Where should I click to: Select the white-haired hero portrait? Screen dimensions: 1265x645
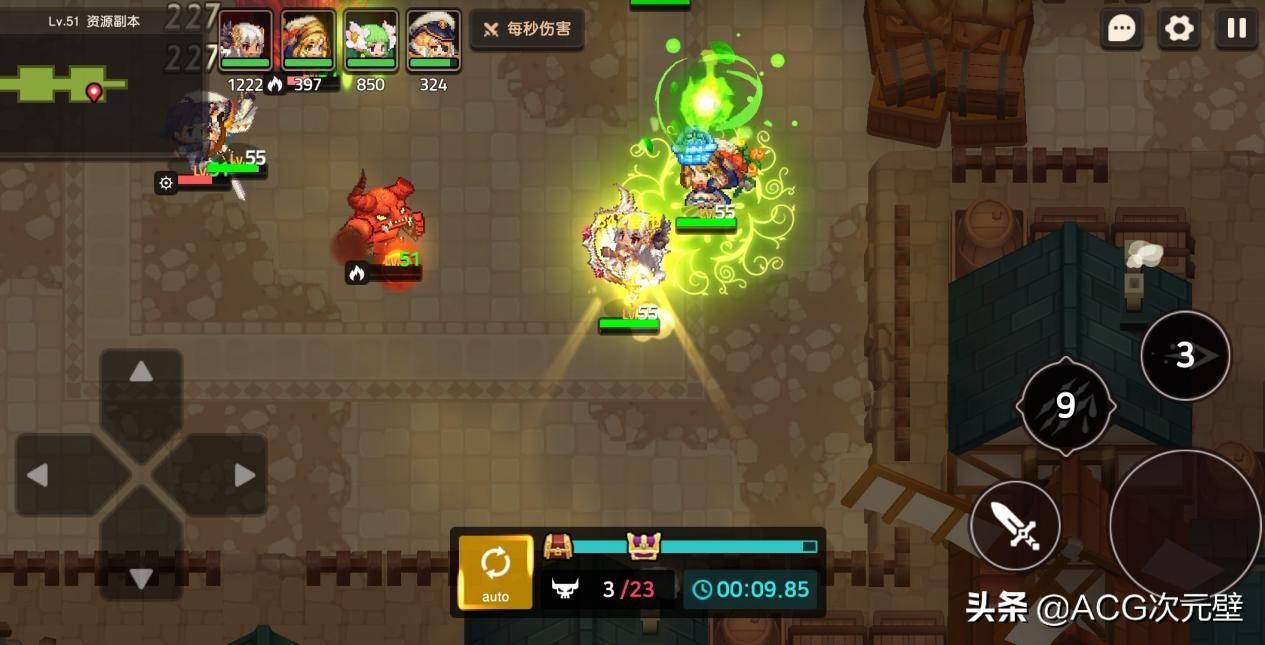(246, 40)
